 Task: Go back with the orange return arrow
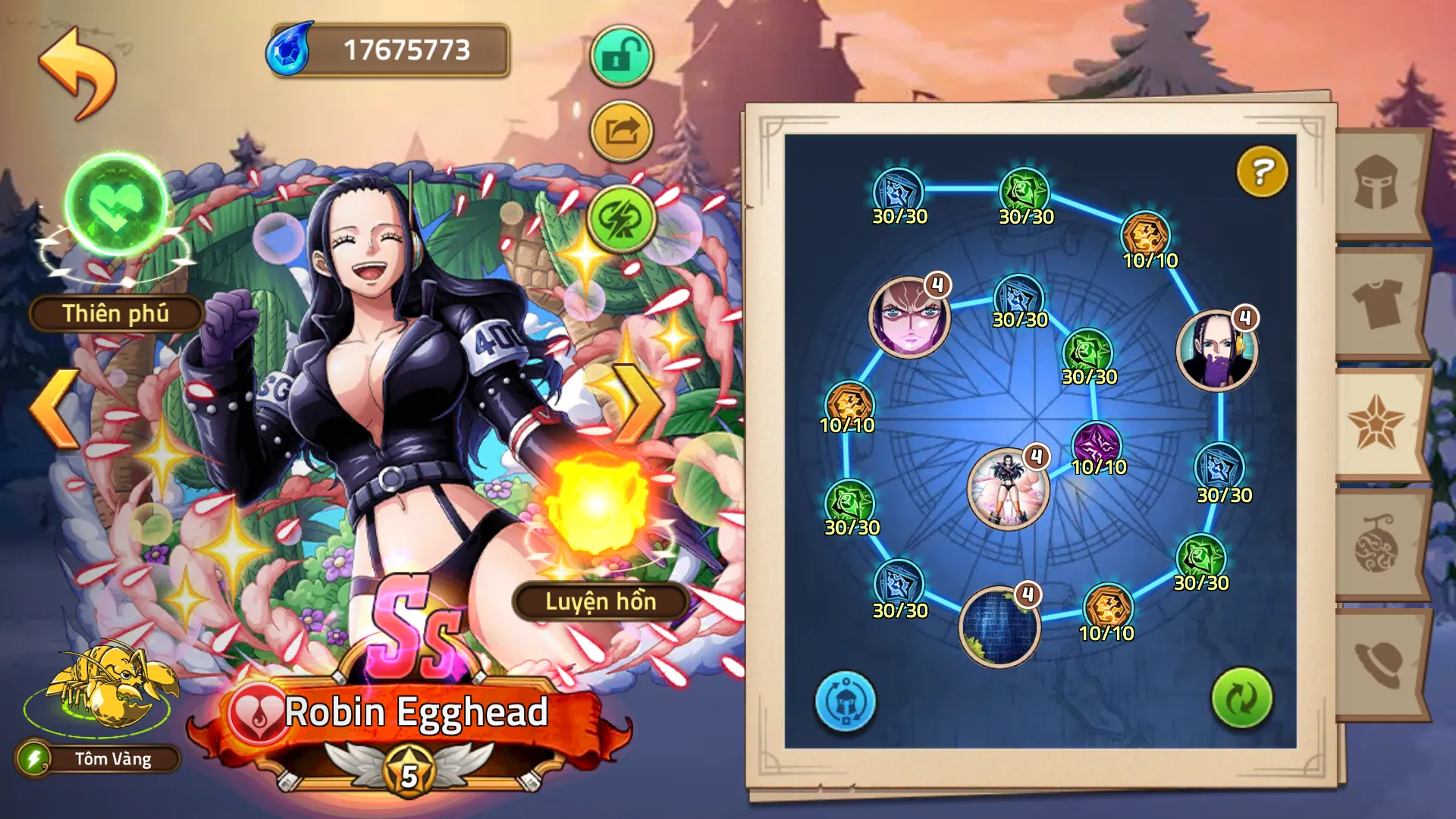pos(77,73)
